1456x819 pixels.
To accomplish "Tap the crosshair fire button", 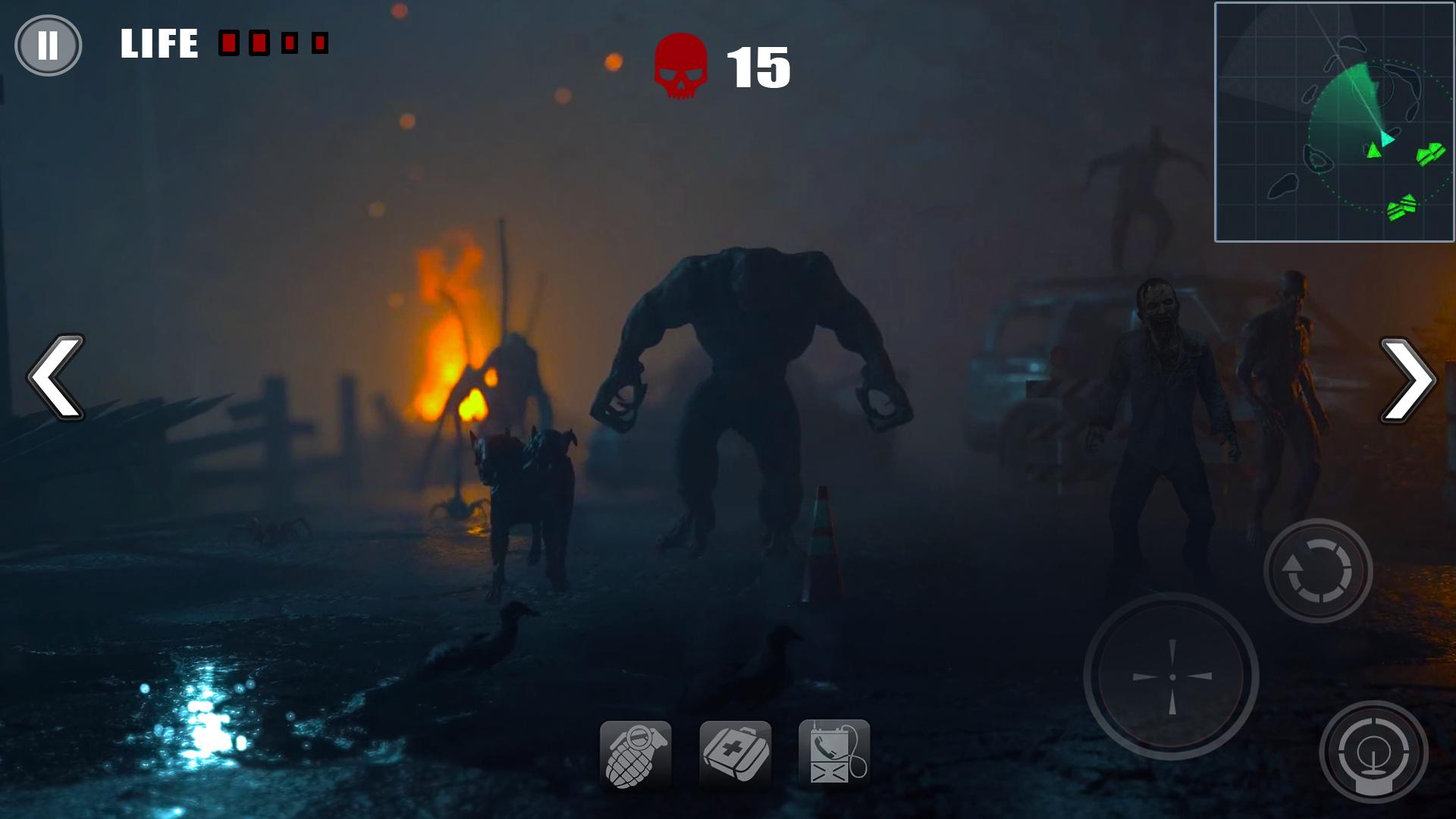I will 1172,676.
